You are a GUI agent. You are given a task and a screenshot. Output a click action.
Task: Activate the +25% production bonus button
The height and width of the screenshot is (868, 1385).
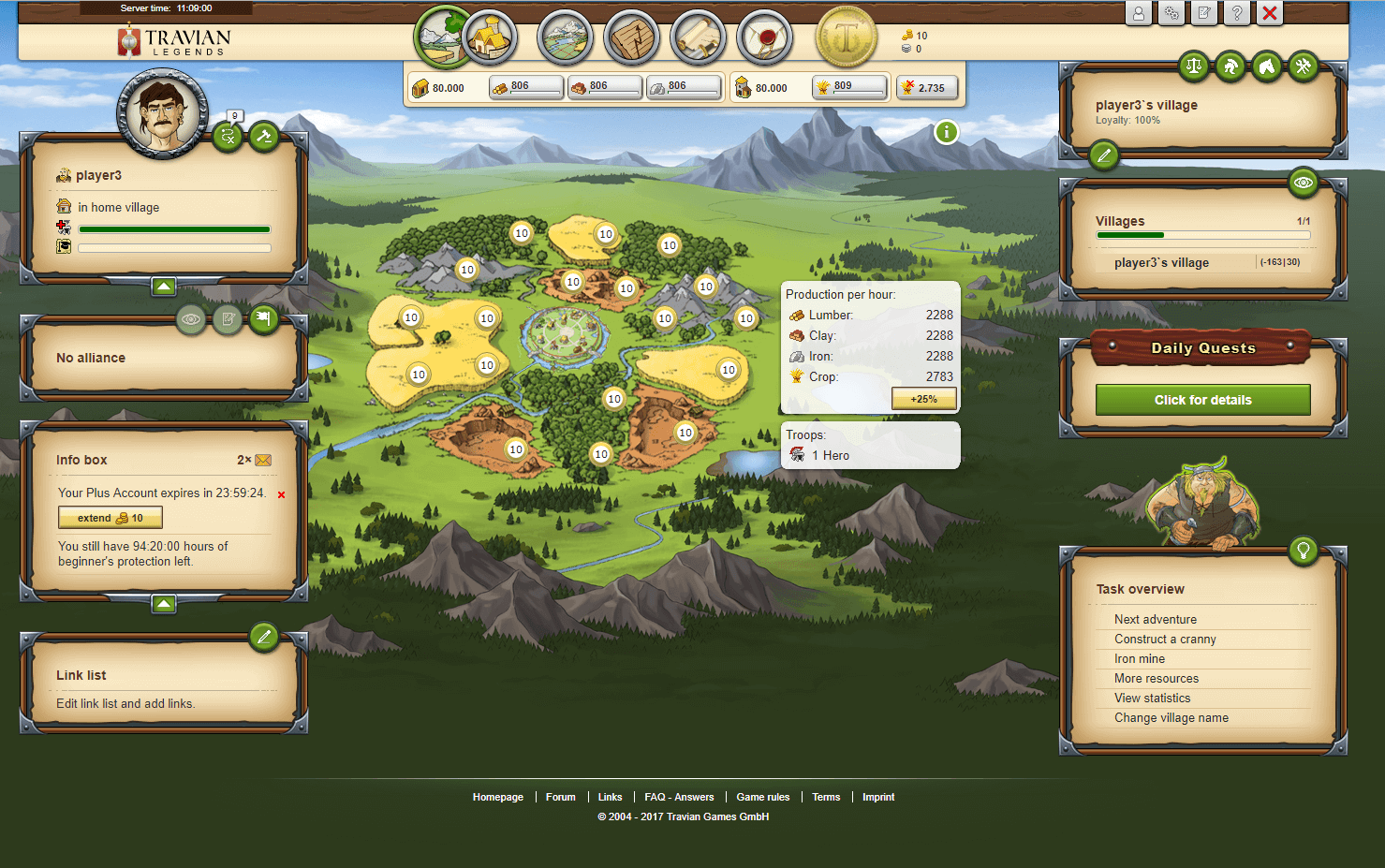point(923,399)
